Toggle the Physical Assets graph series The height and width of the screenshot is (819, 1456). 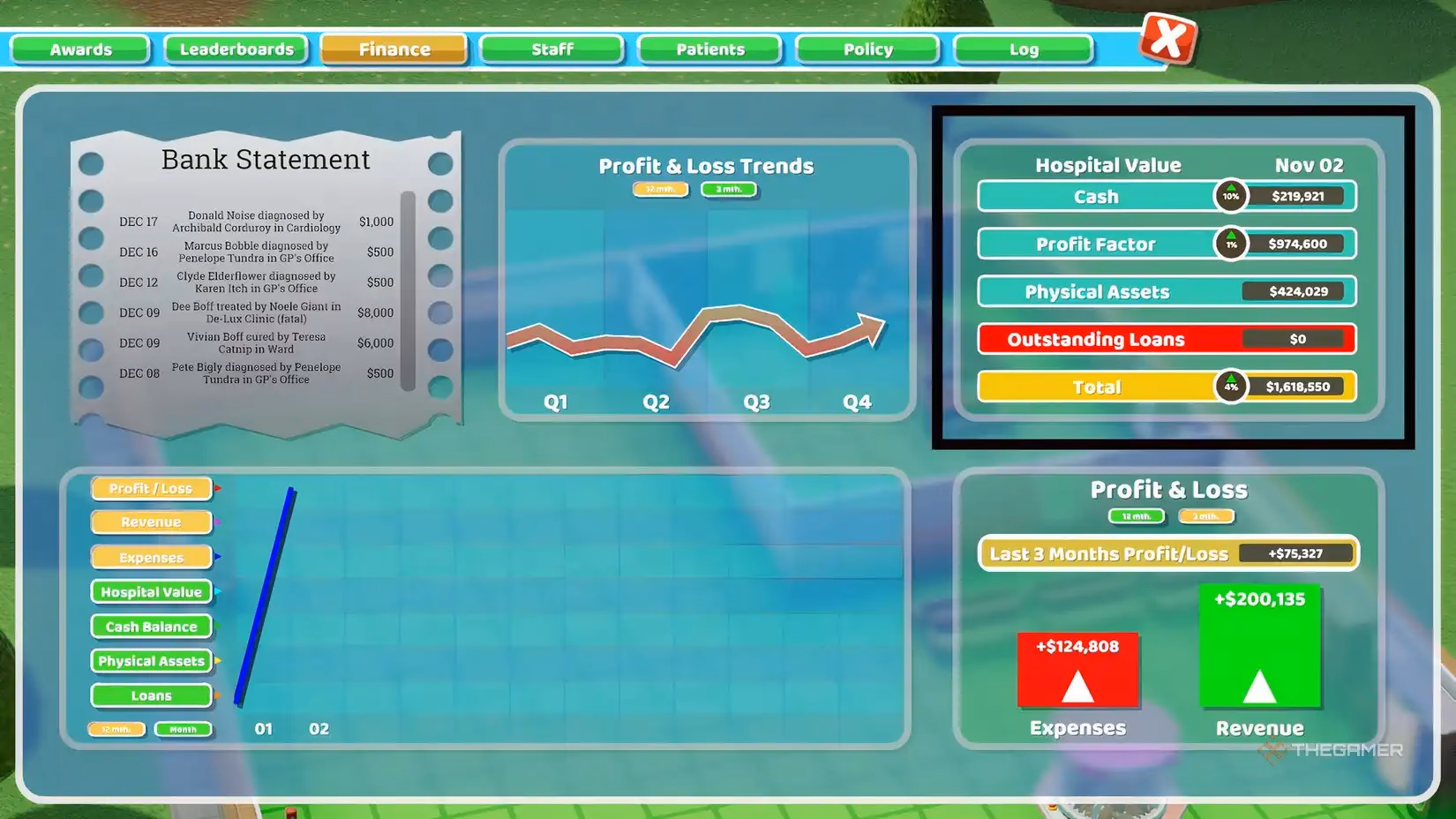151,661
